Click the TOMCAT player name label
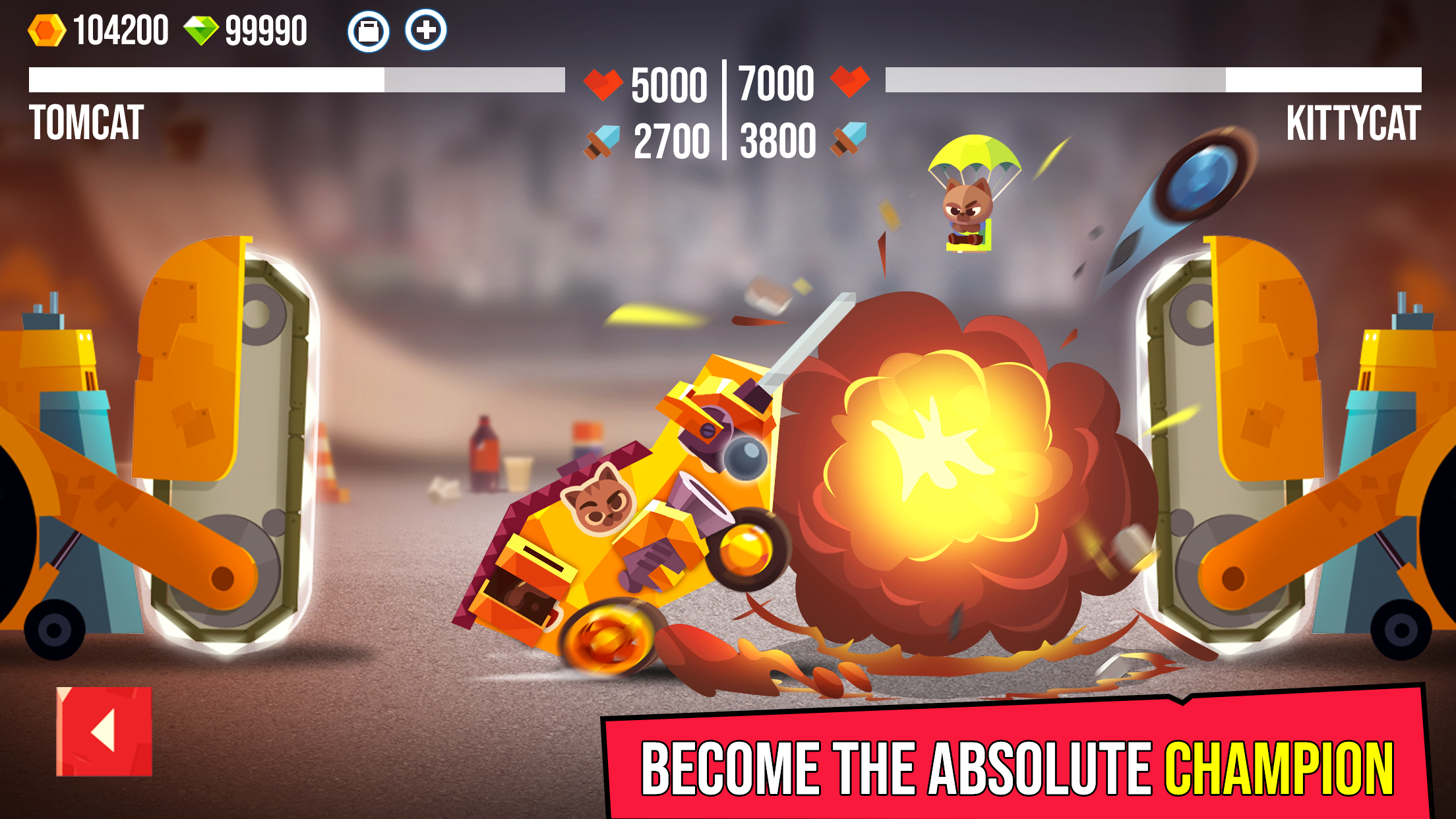Image resolution: width=1456 pixels, height=819 pixels. pyautogui.click(x=86, y=122)
